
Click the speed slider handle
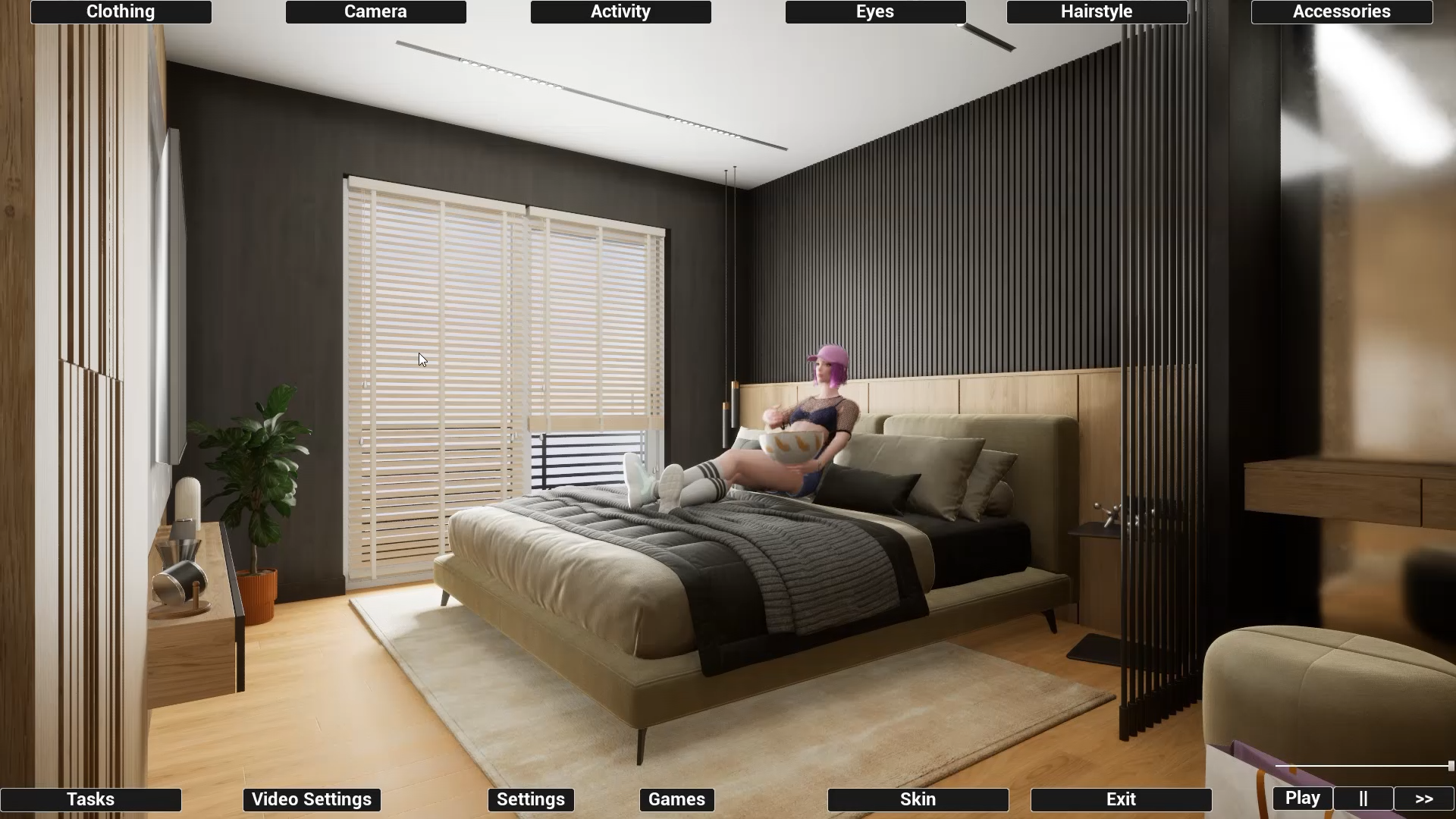(x=1445, y=766)
